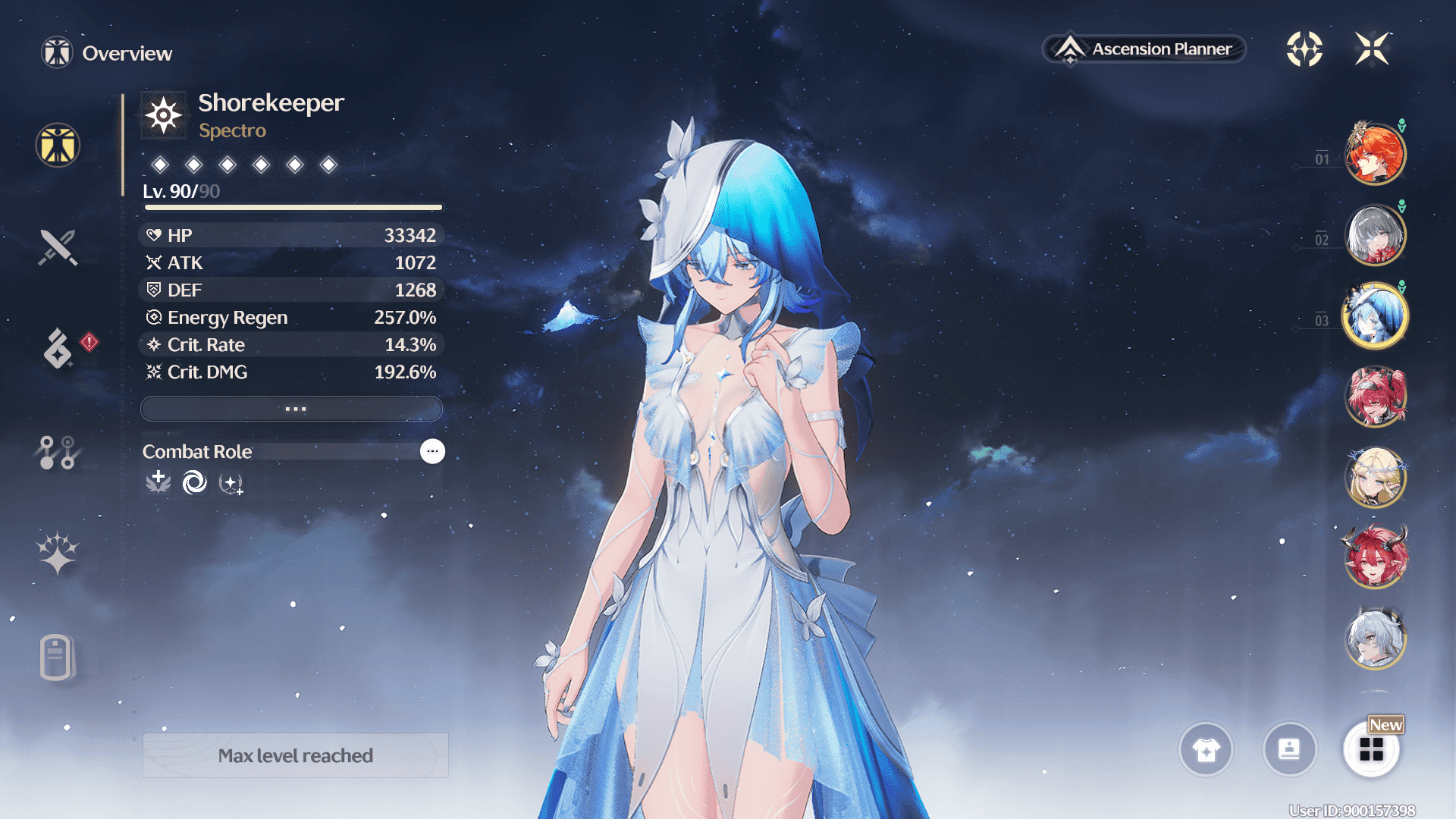Select the orange-haired character in slot 01
Image resolution: width=1456 pixels, height=819 pixels.
point(1375,154)
